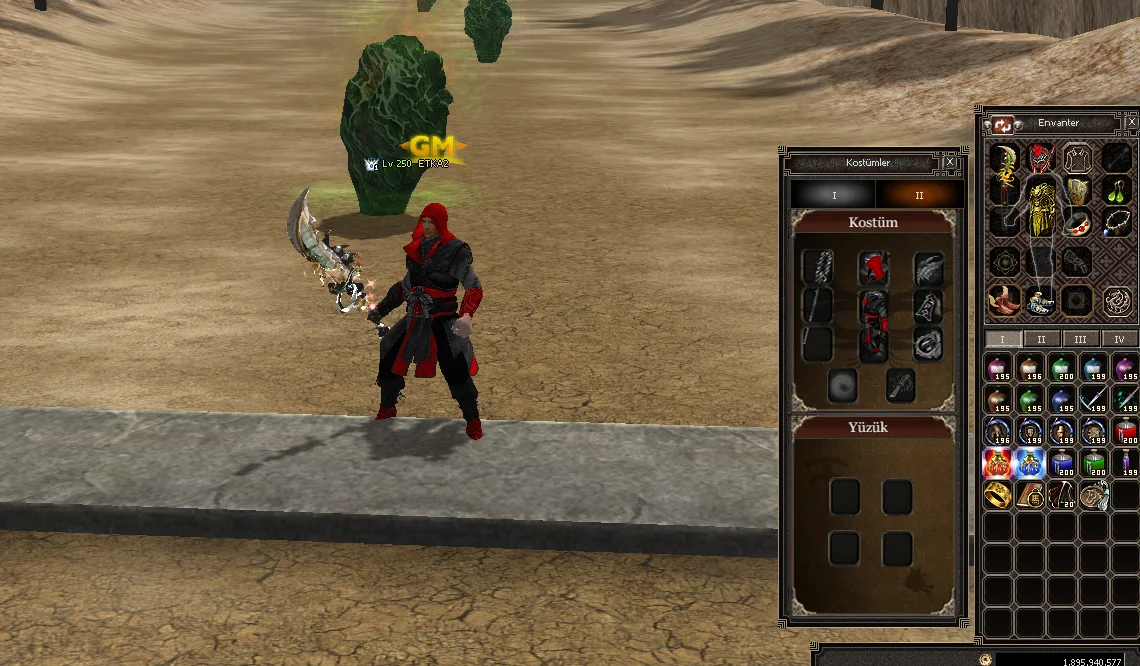Open inventory page II

tap(1041, 339)
